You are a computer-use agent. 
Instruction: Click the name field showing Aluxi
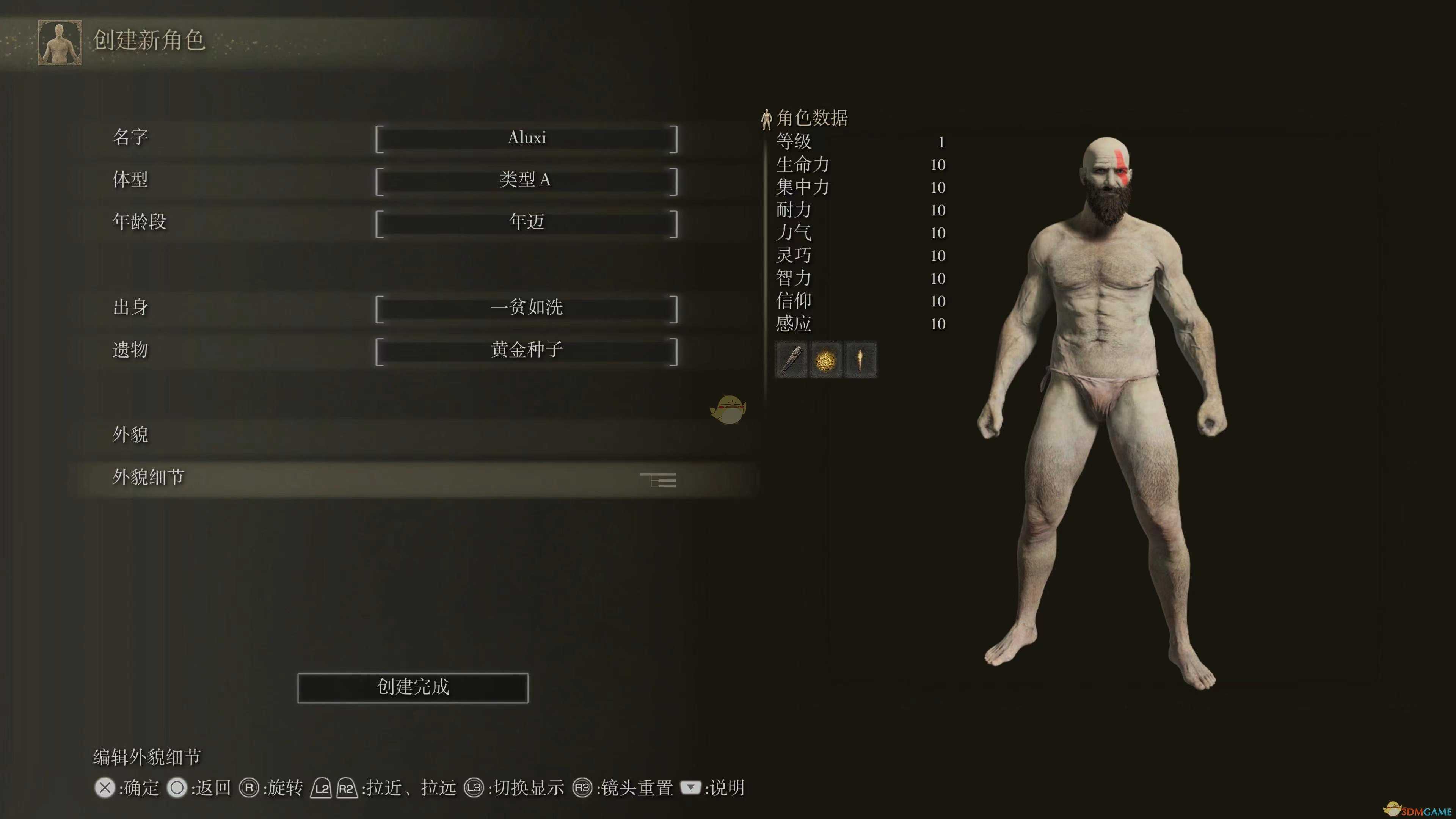tap(527, 137)
